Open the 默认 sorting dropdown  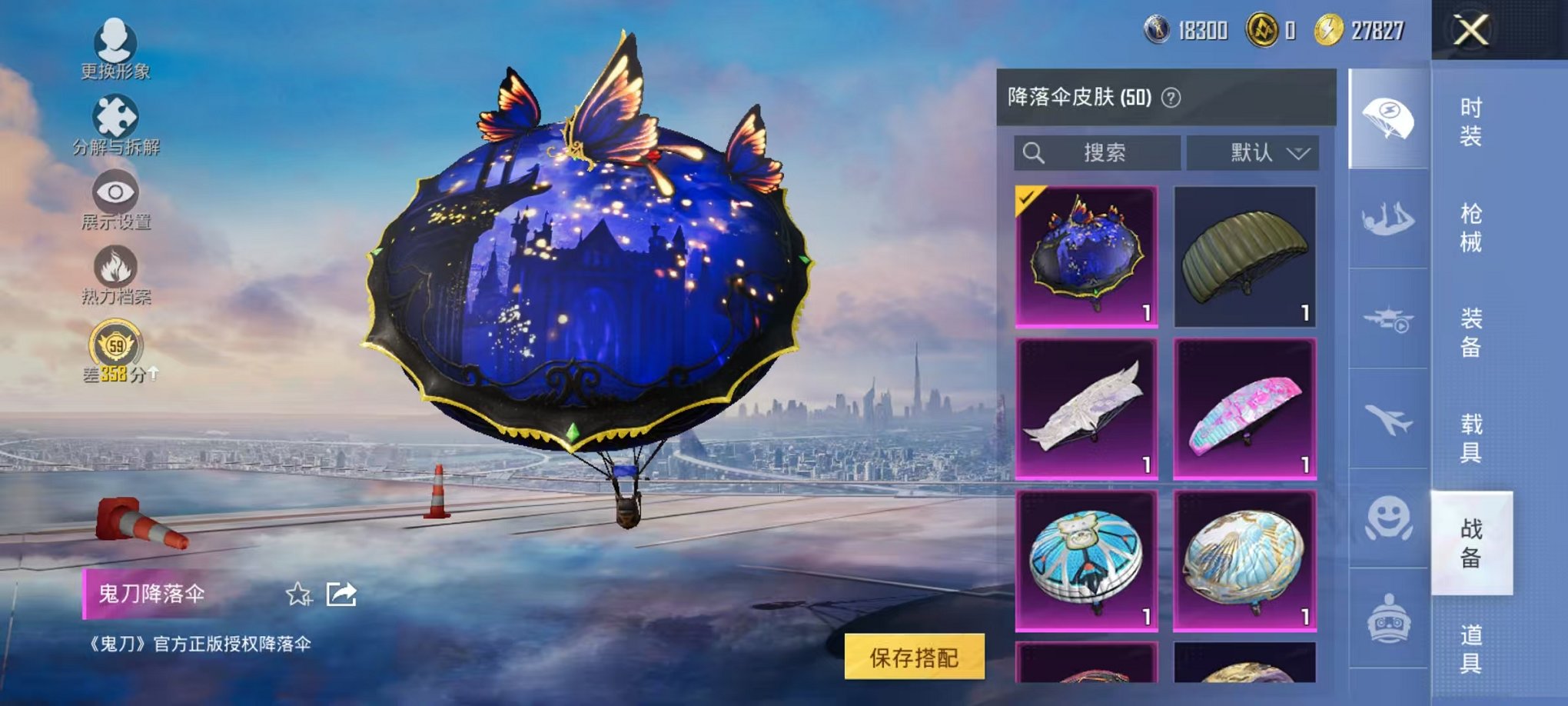point(1251,152)
